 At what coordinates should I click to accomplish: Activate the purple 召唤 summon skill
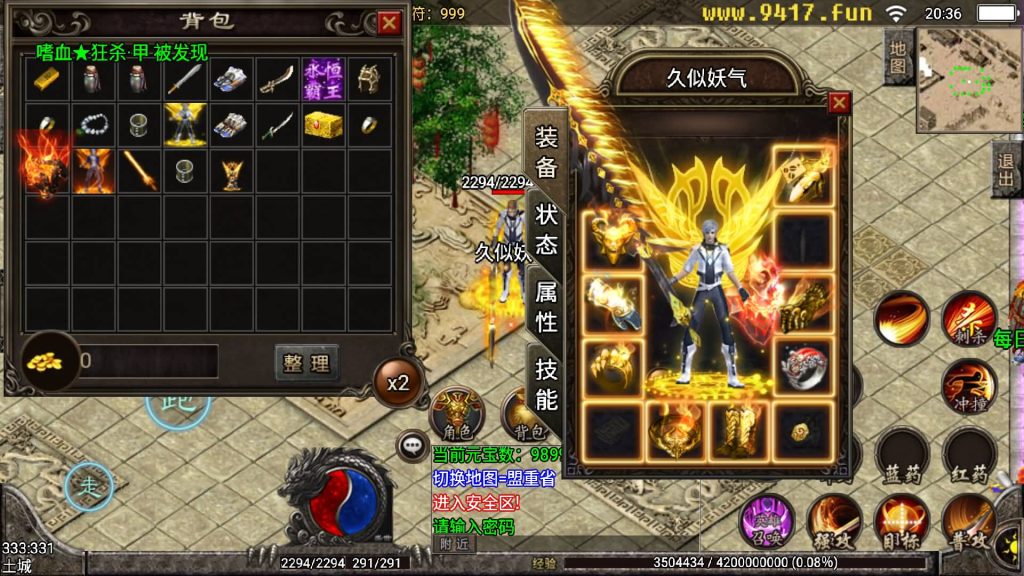765,521
